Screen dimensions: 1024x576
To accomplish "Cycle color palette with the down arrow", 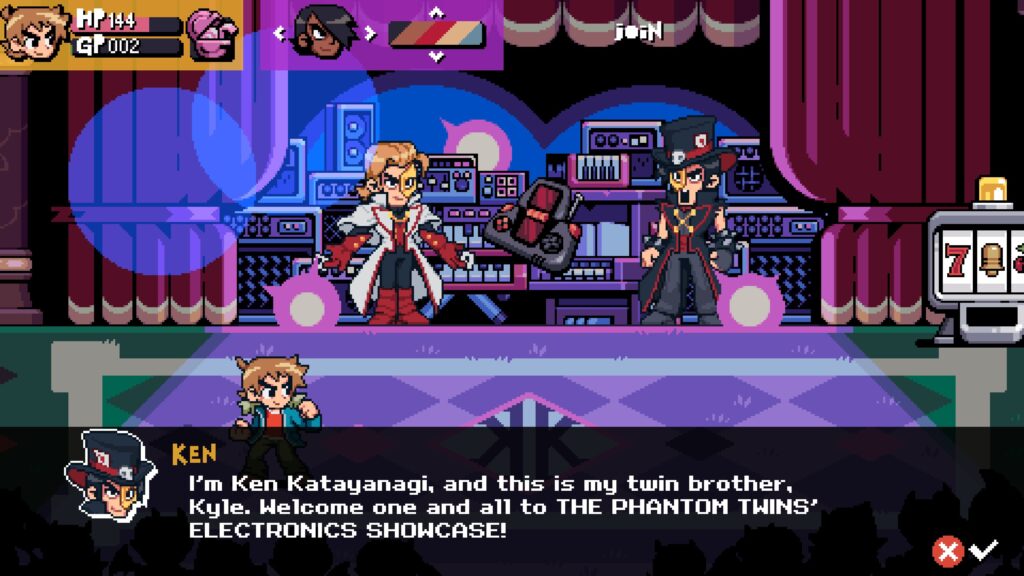I will [x=436, y=56].
